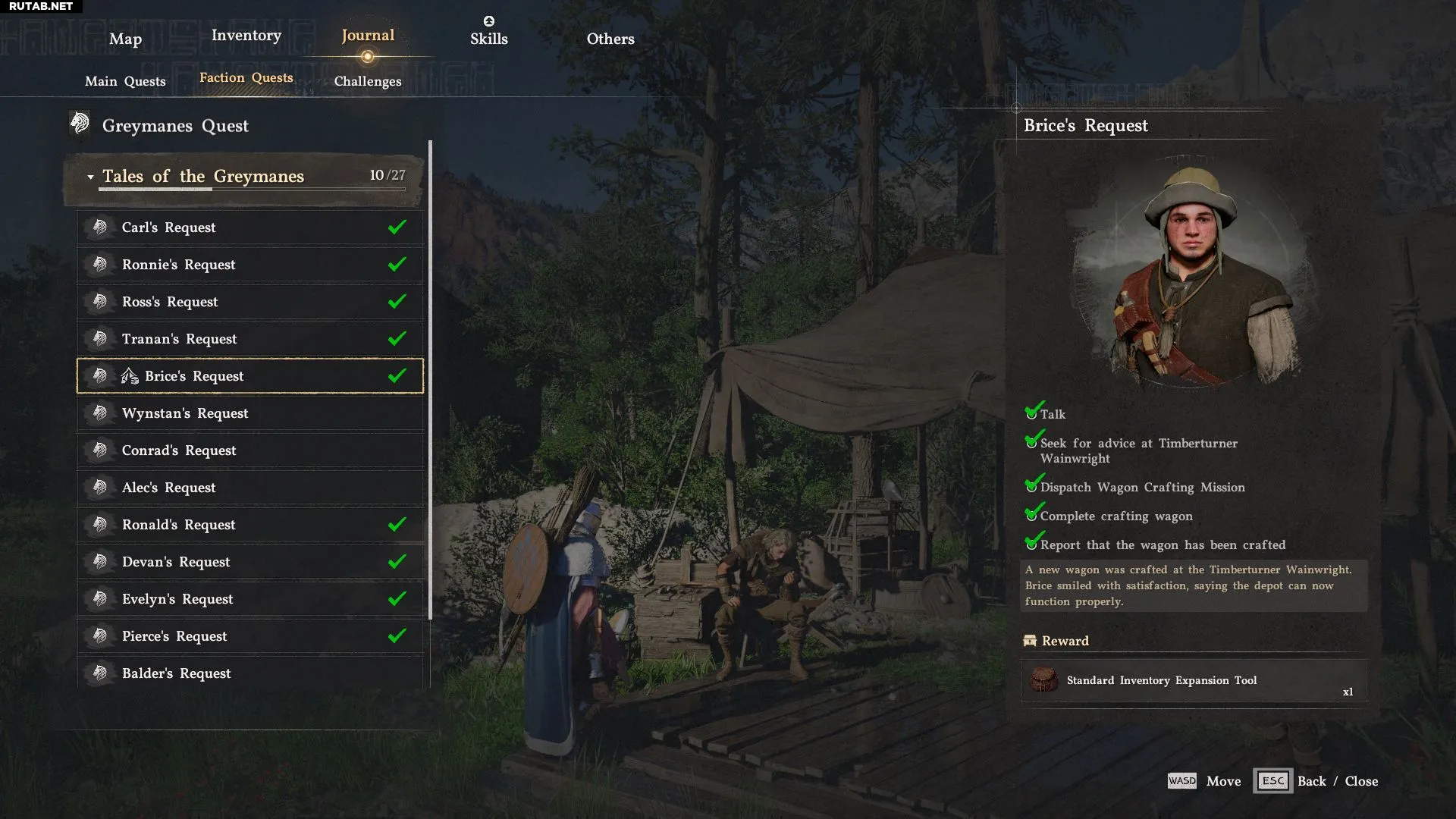The height and width of the screenshot is (819, 1456).
Task: Go to the Skills tab
Action: coord(488,38)
